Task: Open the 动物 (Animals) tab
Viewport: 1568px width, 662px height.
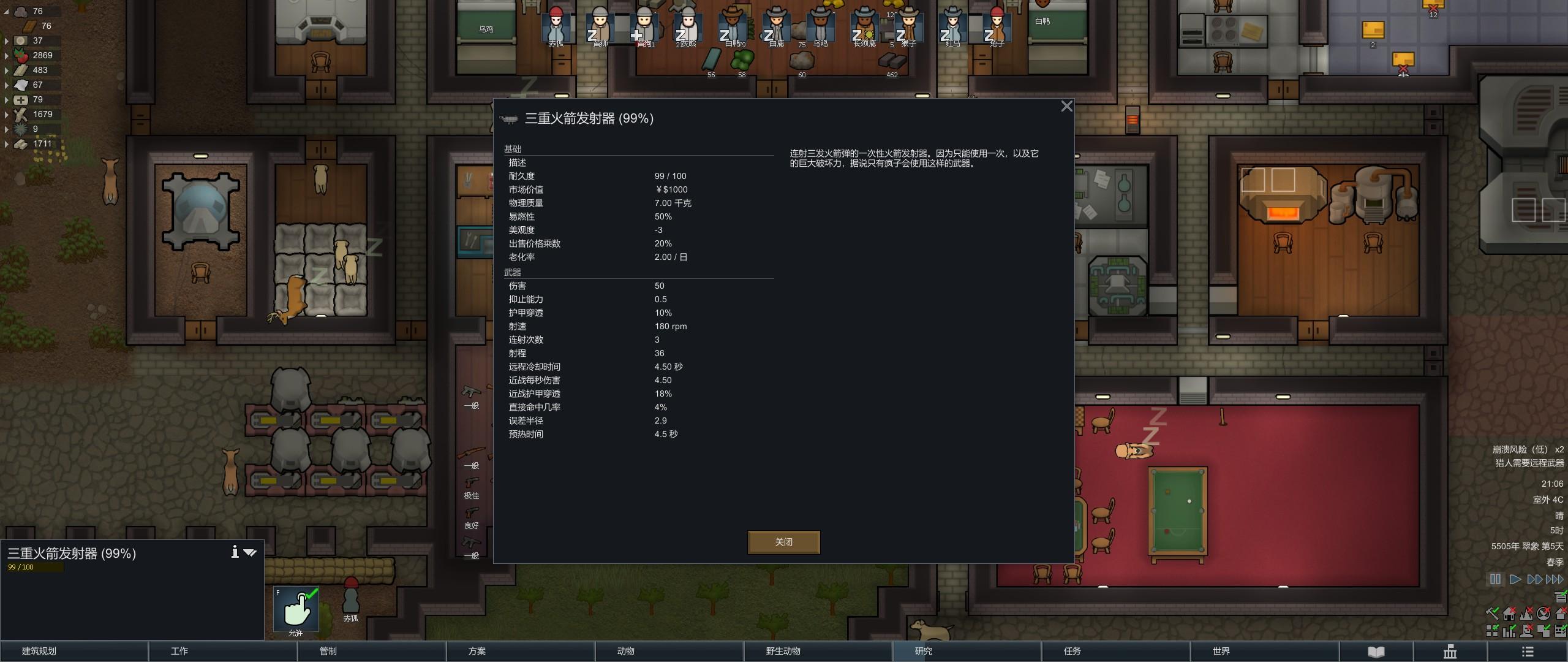Action: click(x=627, y=652)
